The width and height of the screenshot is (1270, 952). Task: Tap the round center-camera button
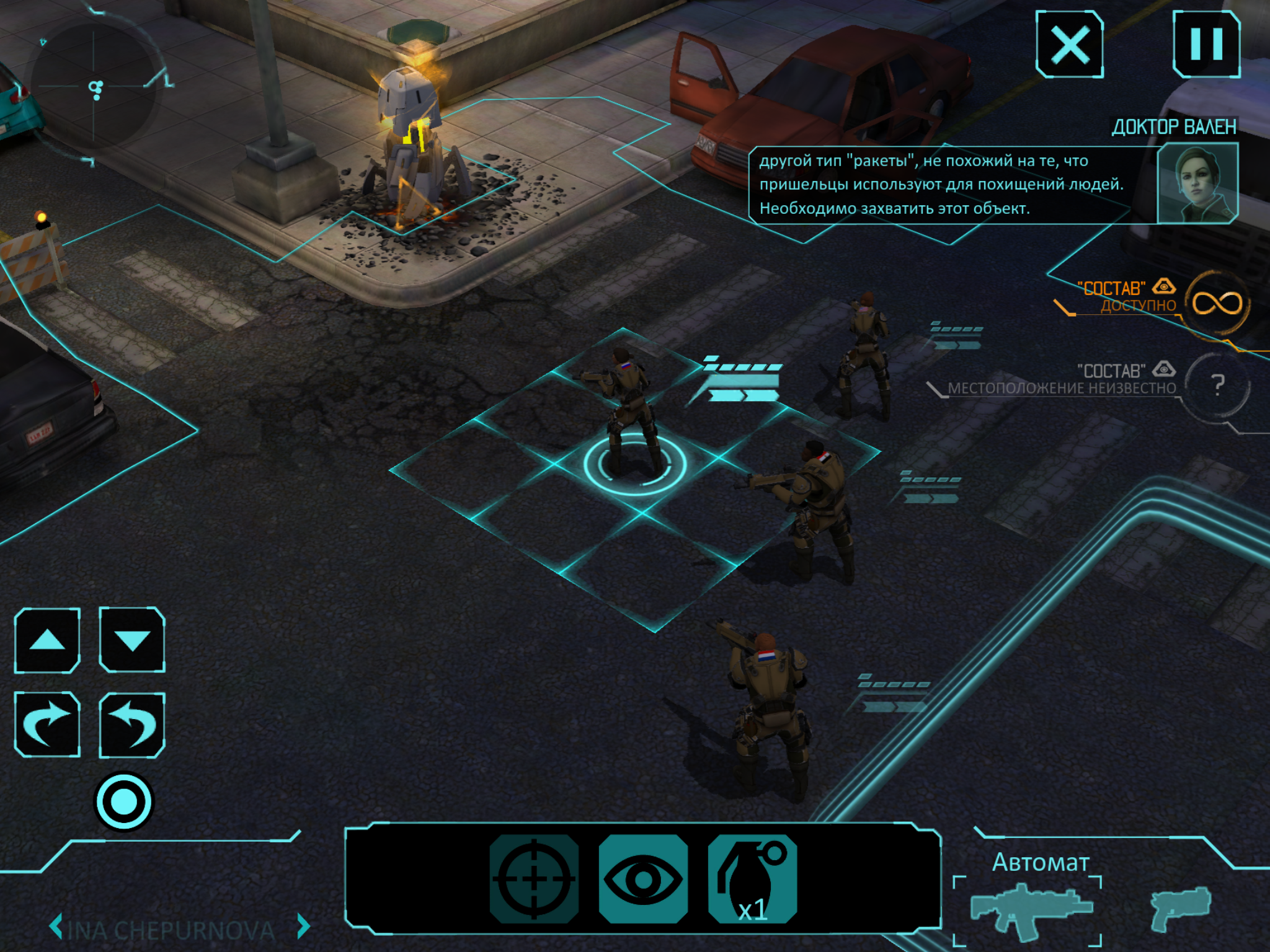[123, 801]
